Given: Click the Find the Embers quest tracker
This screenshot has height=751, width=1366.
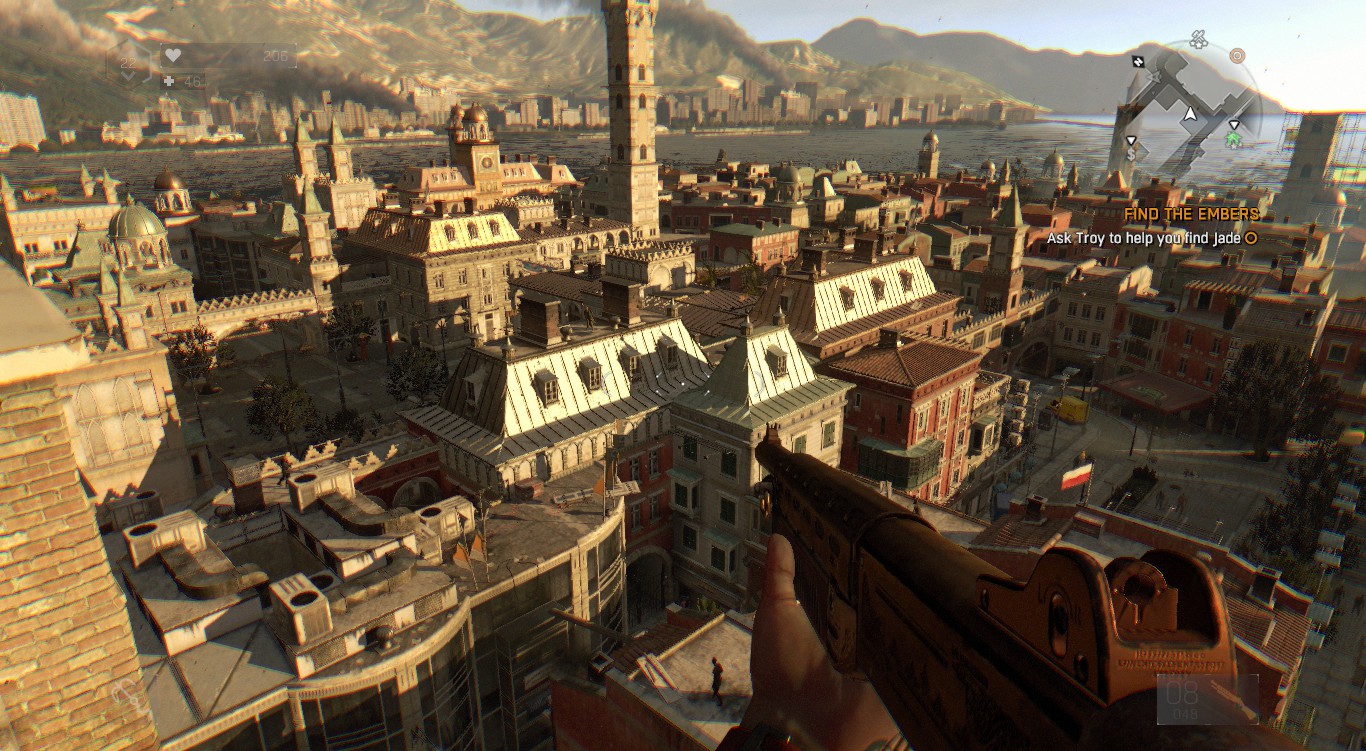Looking at the screenshot, I should click(x=1190, y=214).
